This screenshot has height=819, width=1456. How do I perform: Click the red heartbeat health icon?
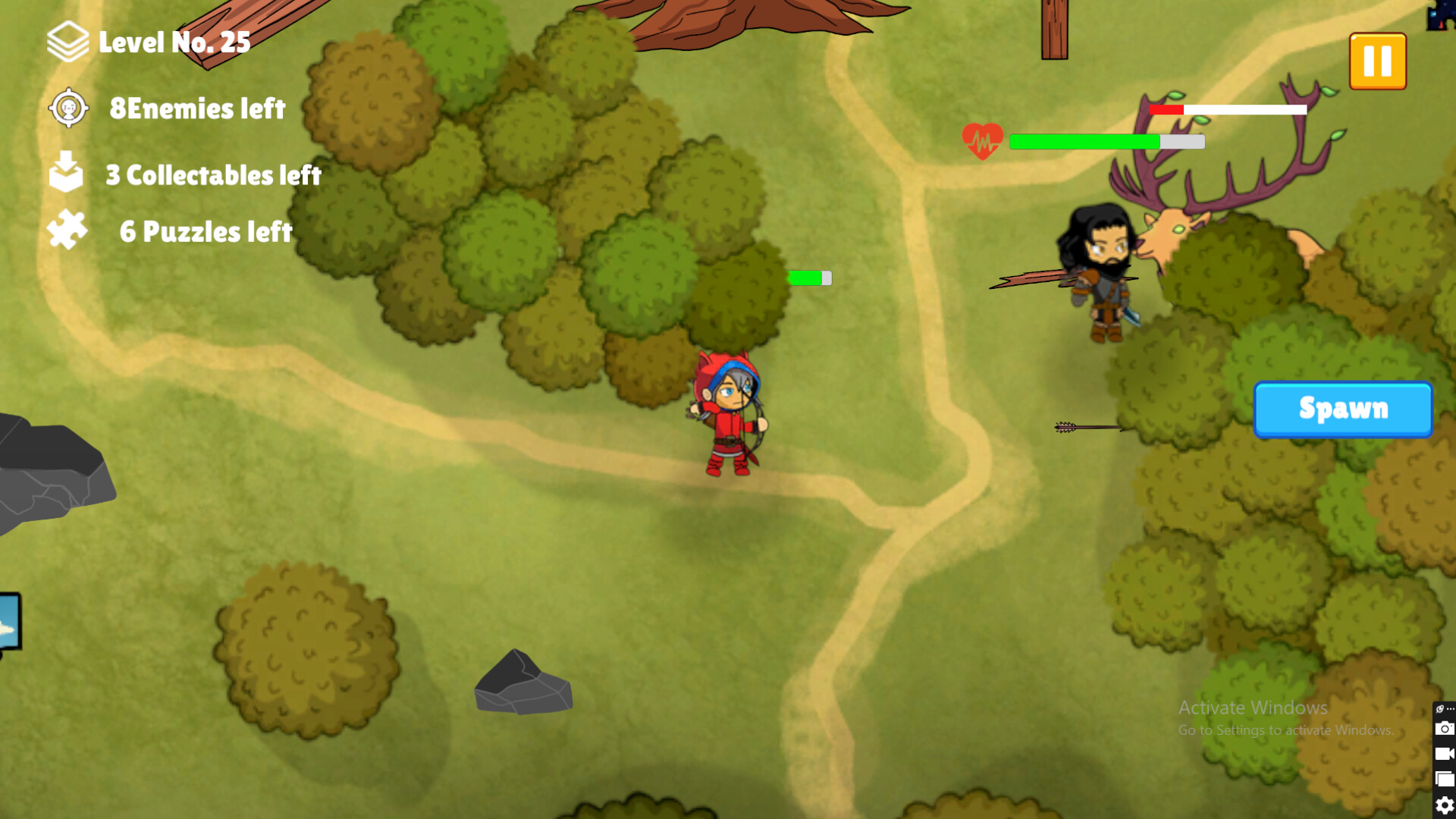point(983,140)
